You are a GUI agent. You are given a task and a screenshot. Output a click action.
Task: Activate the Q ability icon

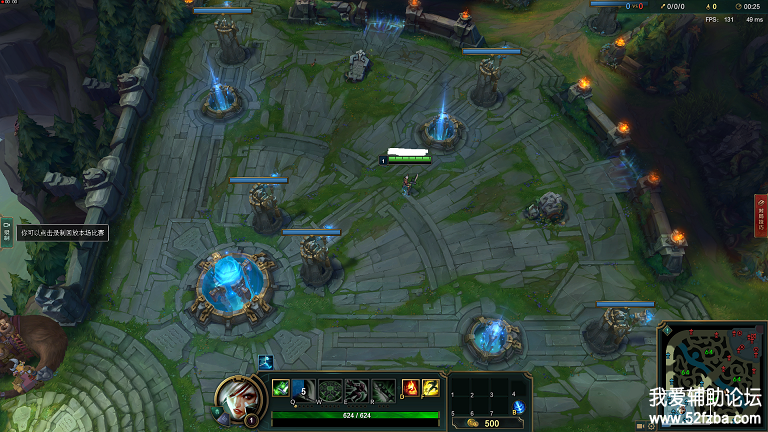[305, 389]
